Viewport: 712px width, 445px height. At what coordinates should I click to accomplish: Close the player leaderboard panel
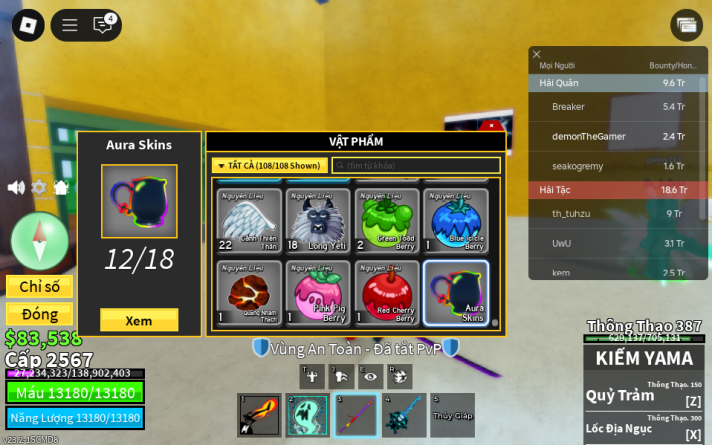(536, 55)
